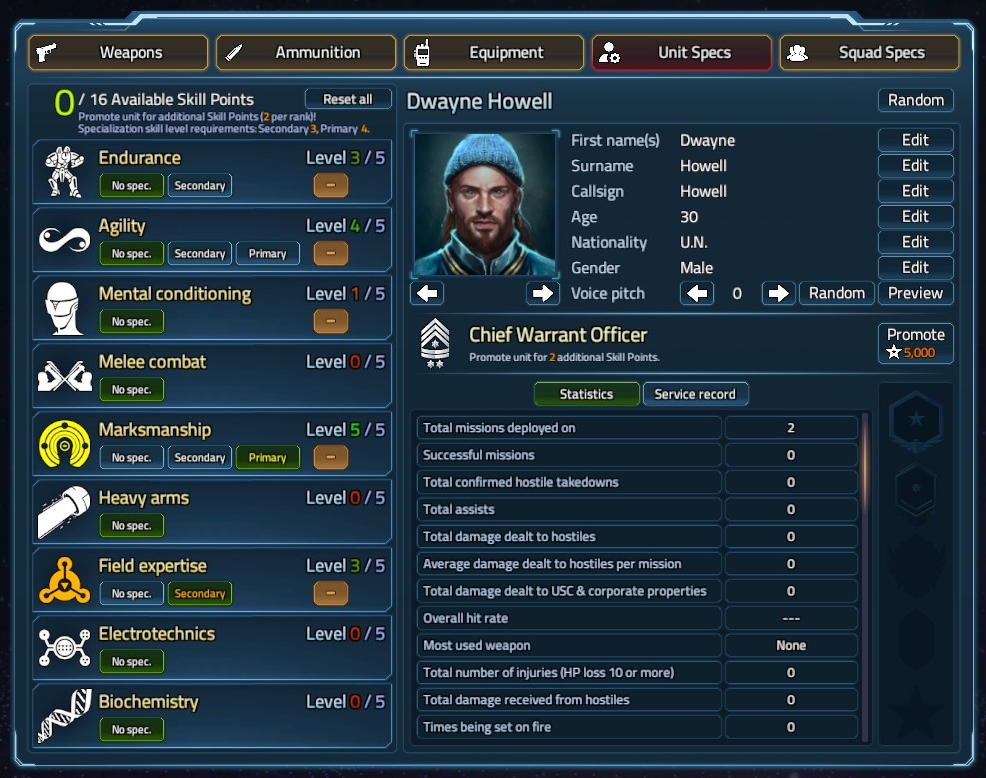Choose Primary specialization for Agility
The image size is (986, 778).
(x=267, y=254)
